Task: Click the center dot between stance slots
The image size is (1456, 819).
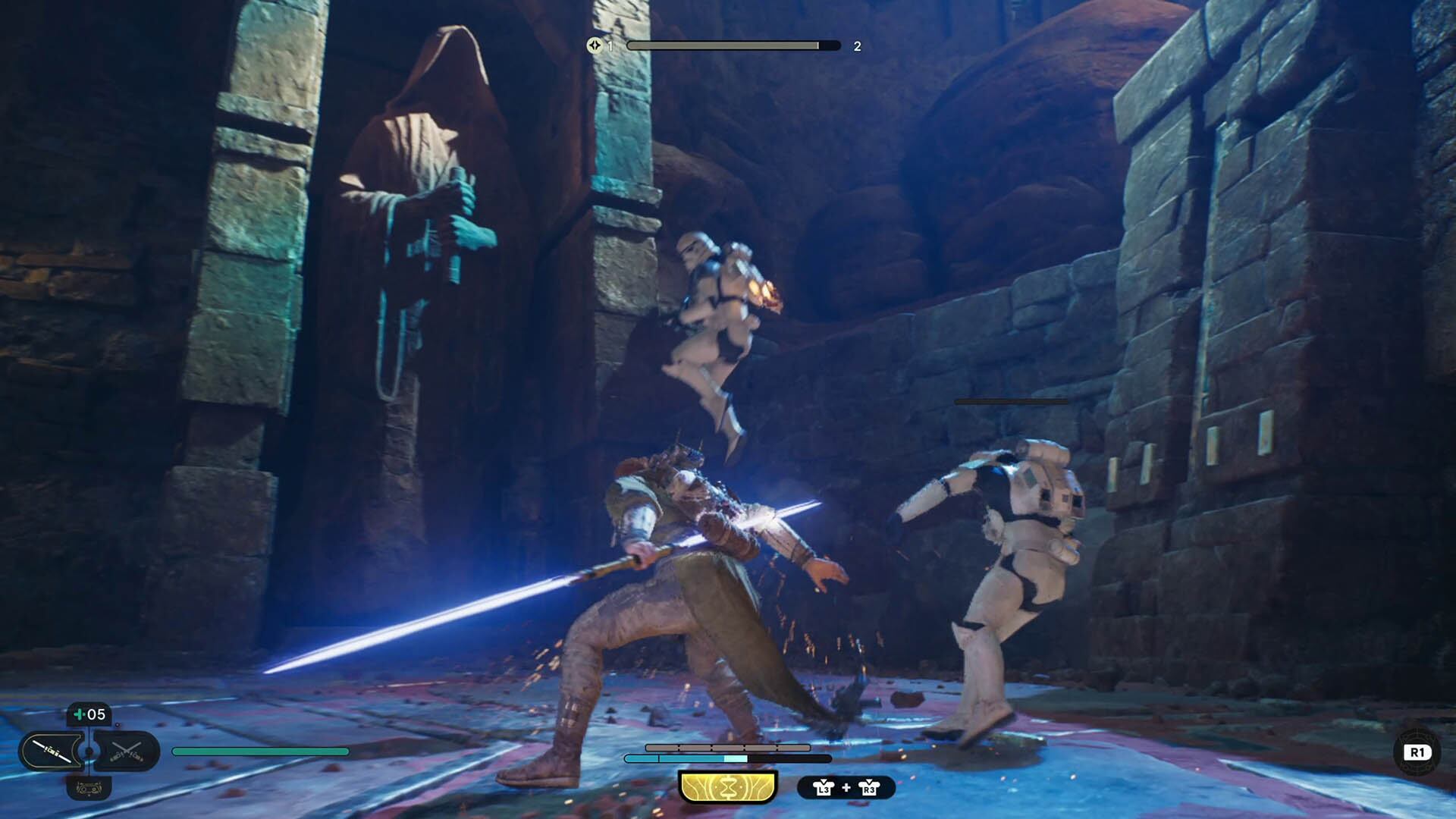Action: click(x=89, y=751)
